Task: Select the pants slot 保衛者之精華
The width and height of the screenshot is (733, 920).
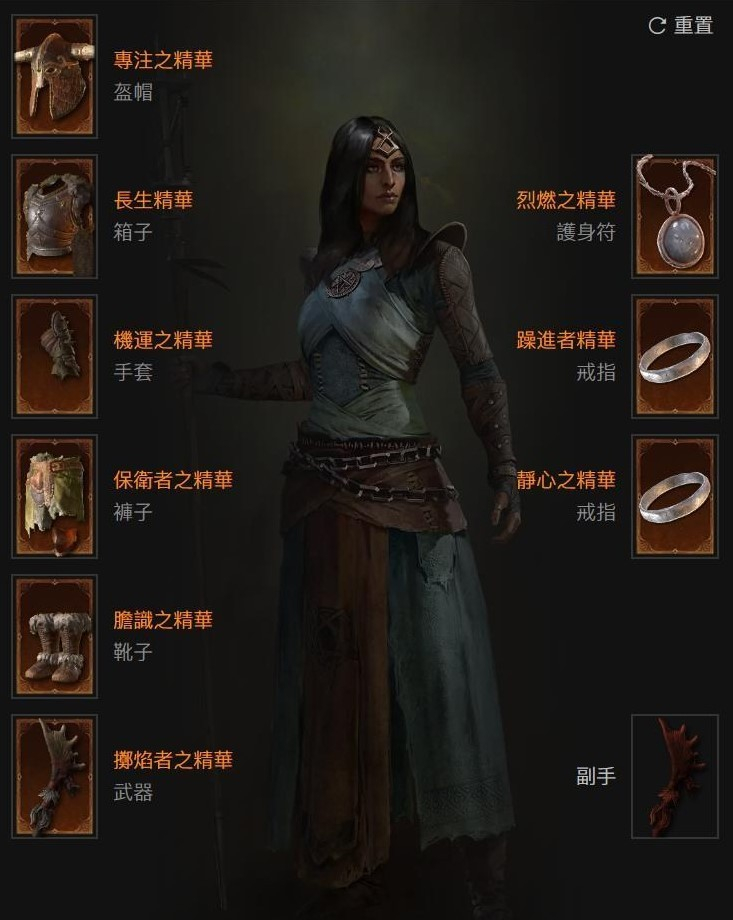Action: 55,496
